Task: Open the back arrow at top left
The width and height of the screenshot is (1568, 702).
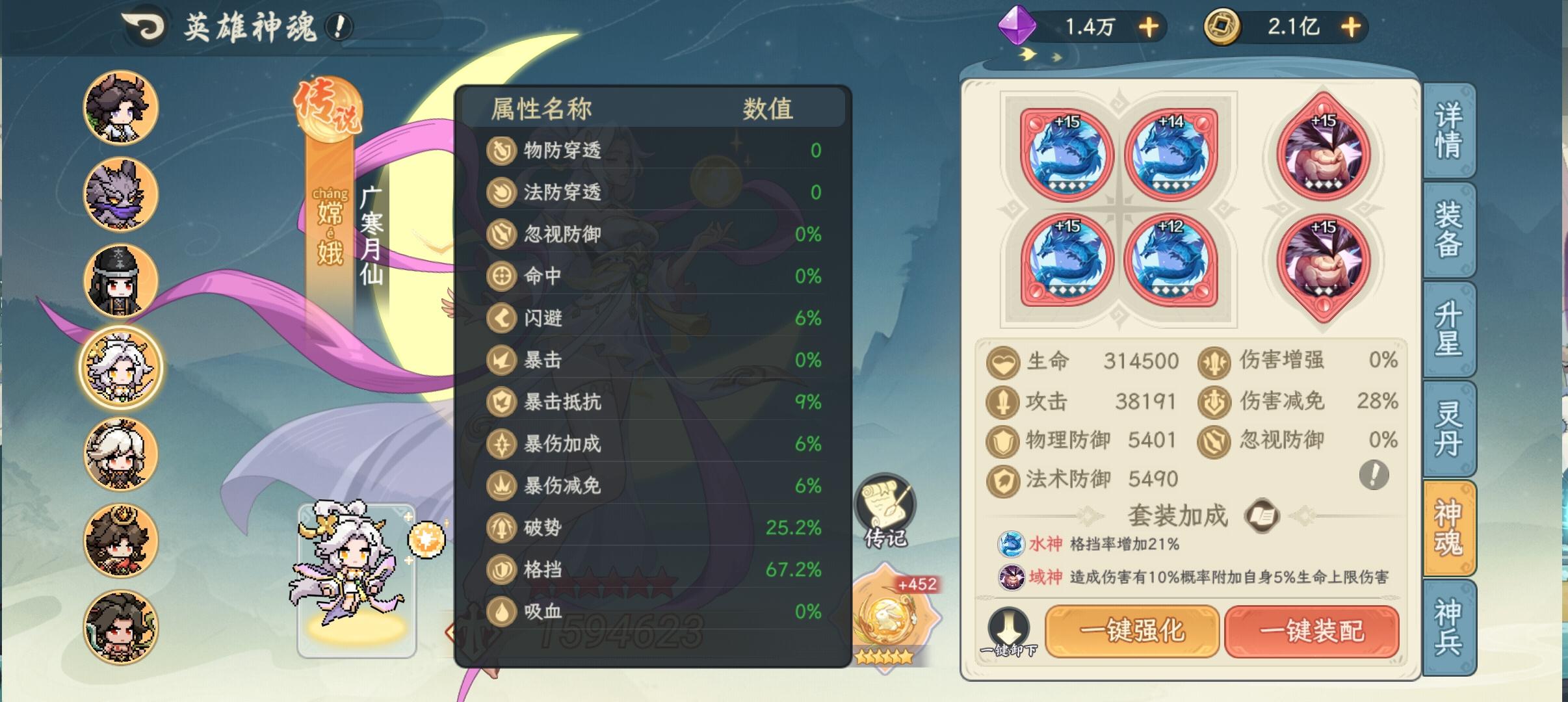Action: tap(144, 27)
